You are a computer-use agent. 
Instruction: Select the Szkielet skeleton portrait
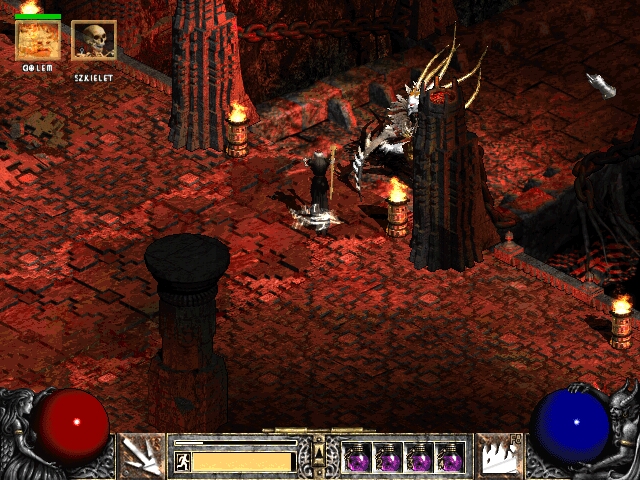pos(93,40)
